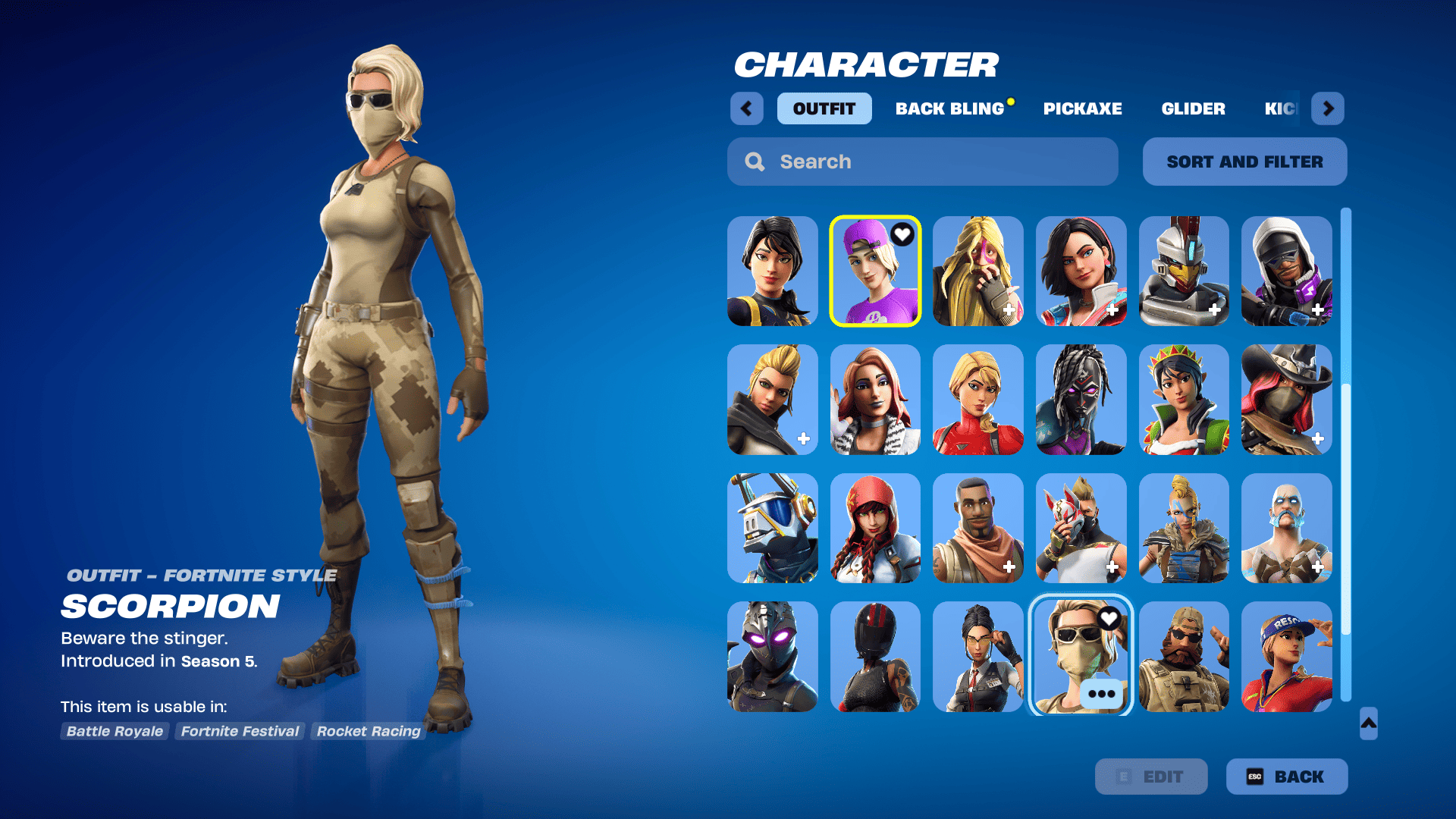Open Sort and Filter options
Viewport: 1456px width, 819px height.
pos(1244,162)
